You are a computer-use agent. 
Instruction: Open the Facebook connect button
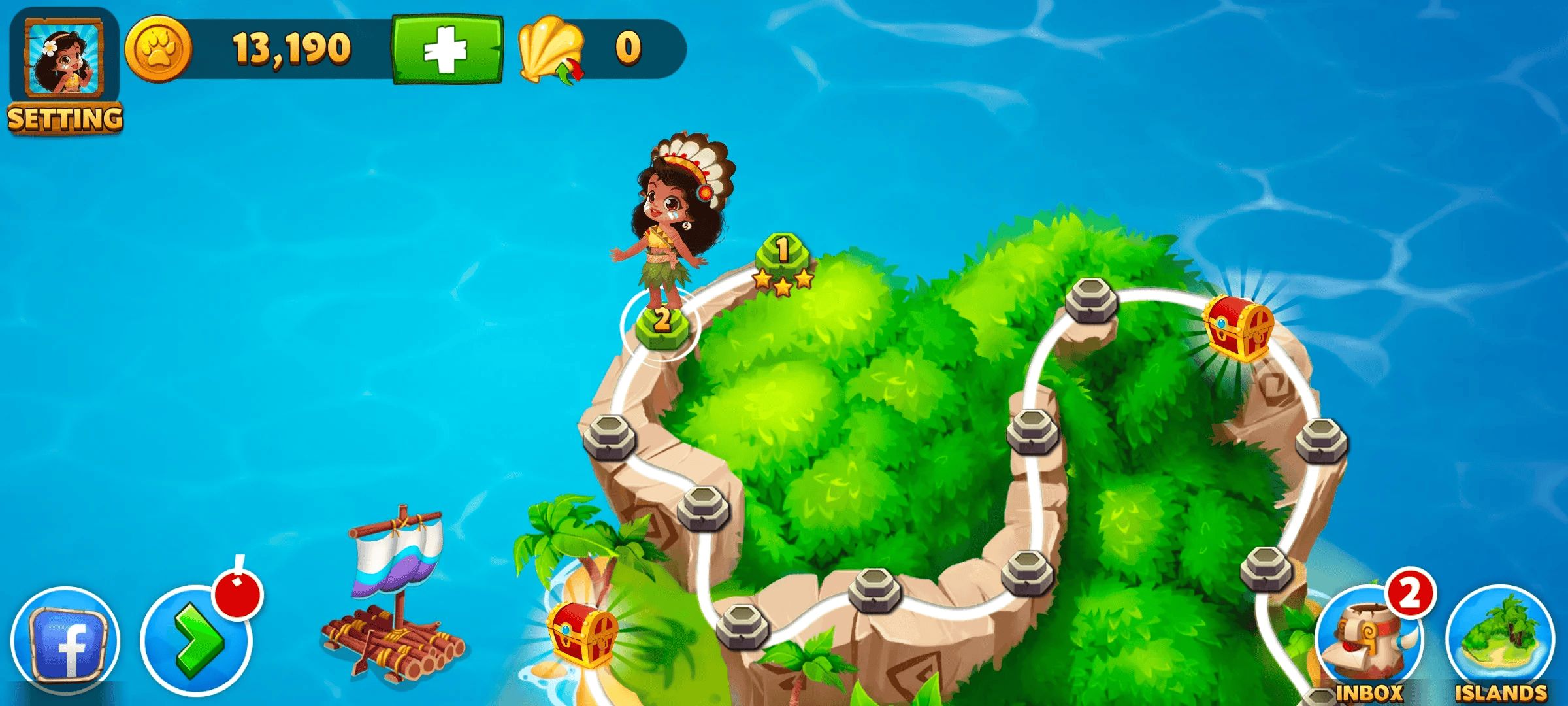point(65,642)
